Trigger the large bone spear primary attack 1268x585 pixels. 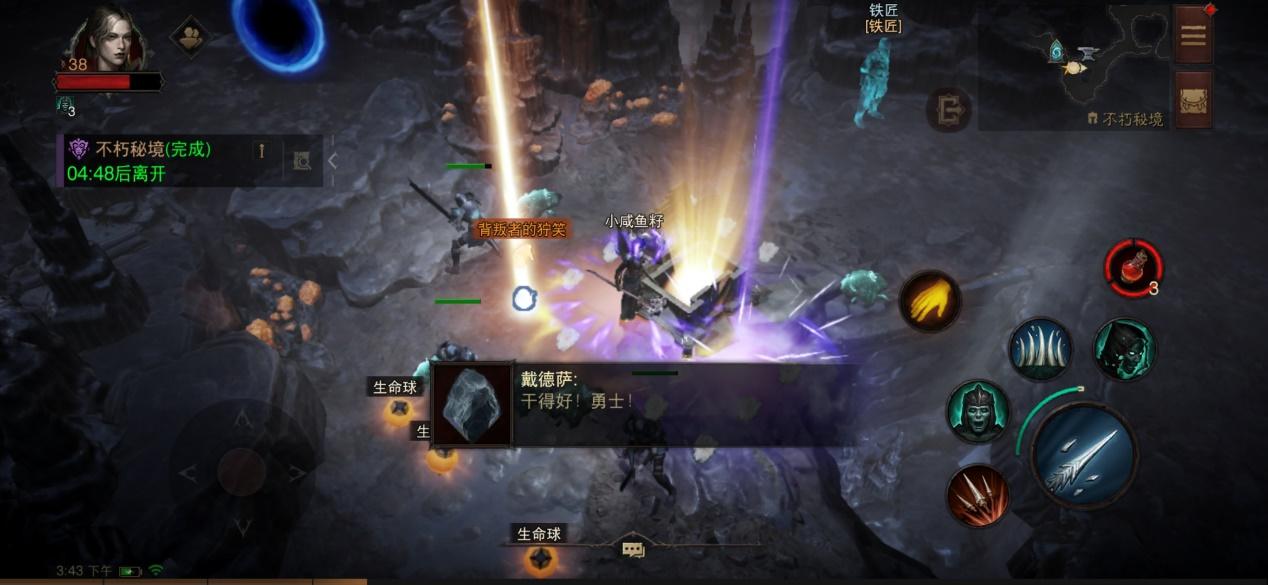[x=1083, y=455]
